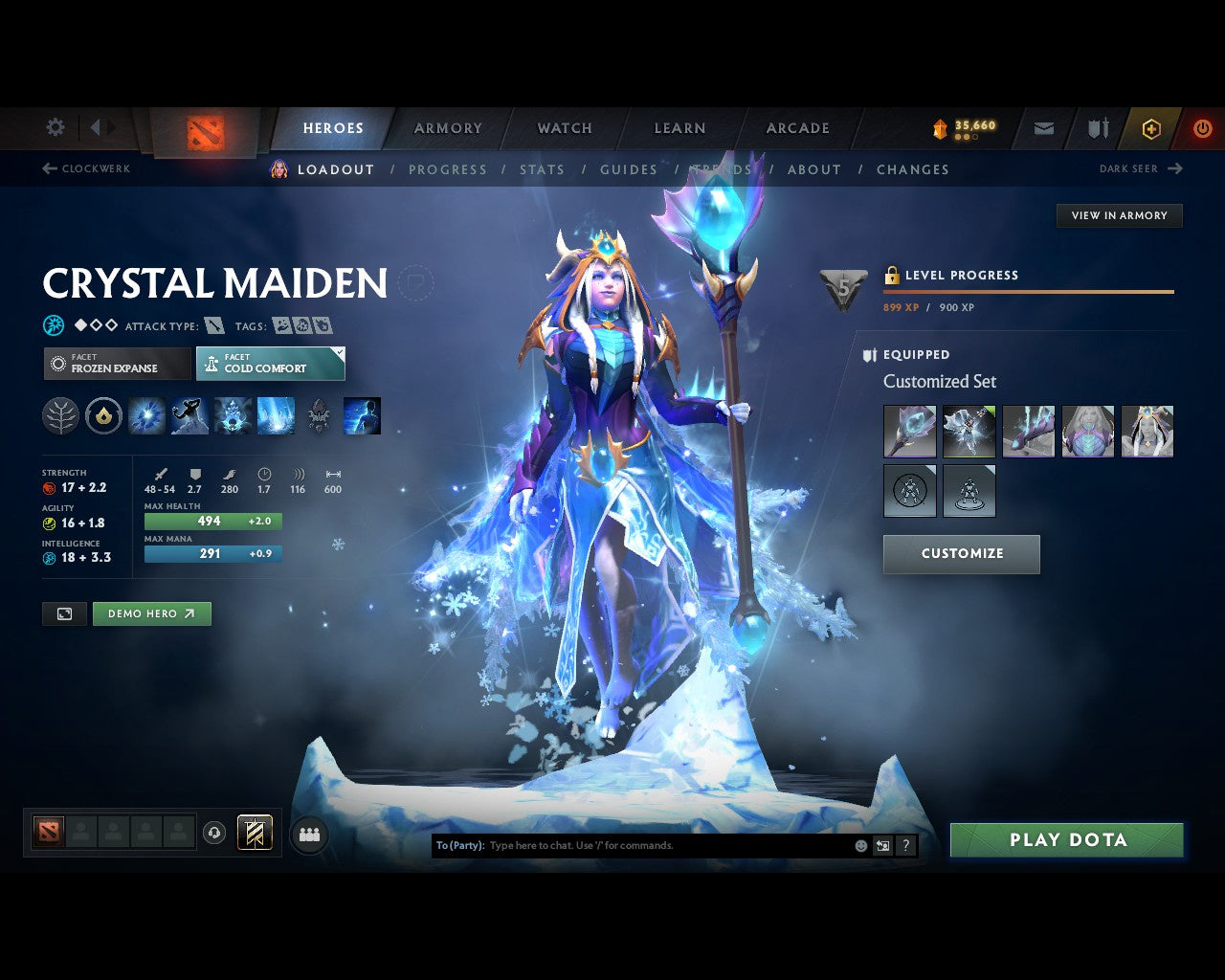Toggle the innate talent tree icon
Viewport: 1225px width, 980px height.
[60, 415]
